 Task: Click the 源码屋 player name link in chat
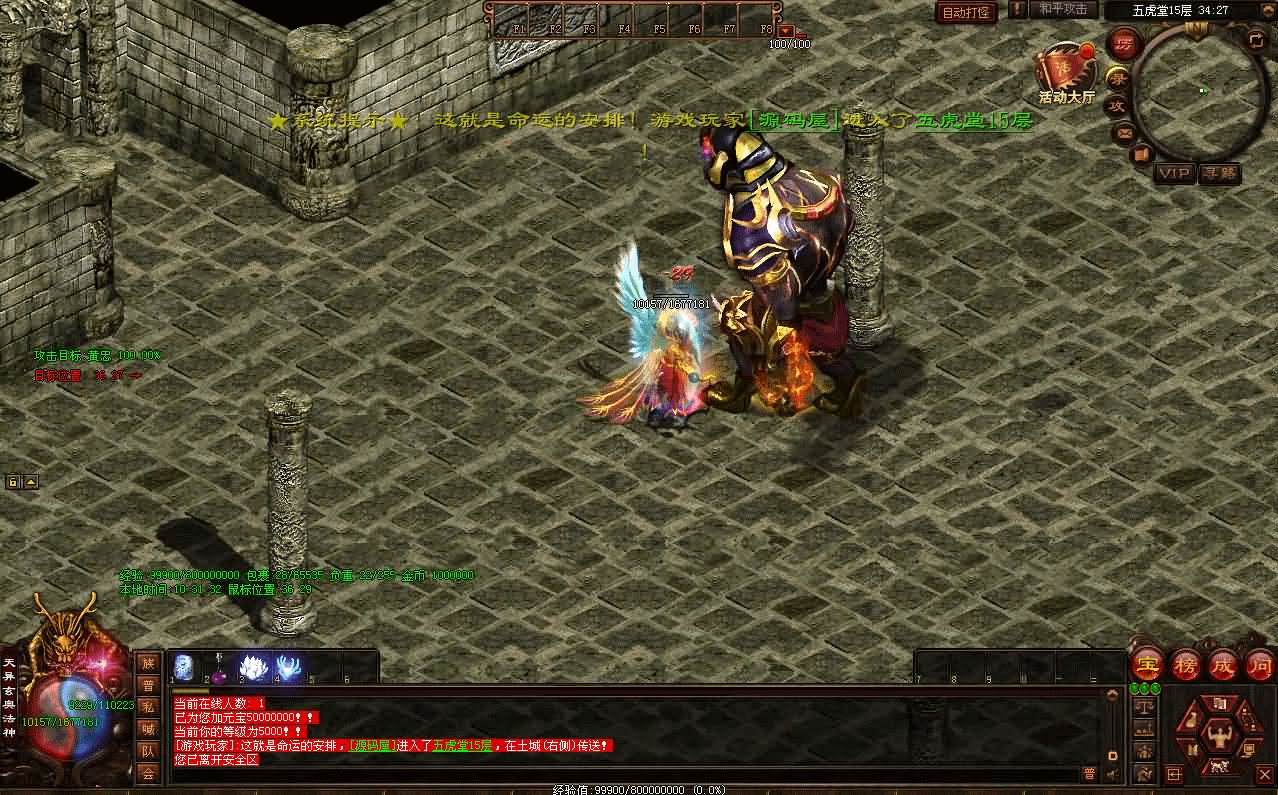(x=368, y=746)
